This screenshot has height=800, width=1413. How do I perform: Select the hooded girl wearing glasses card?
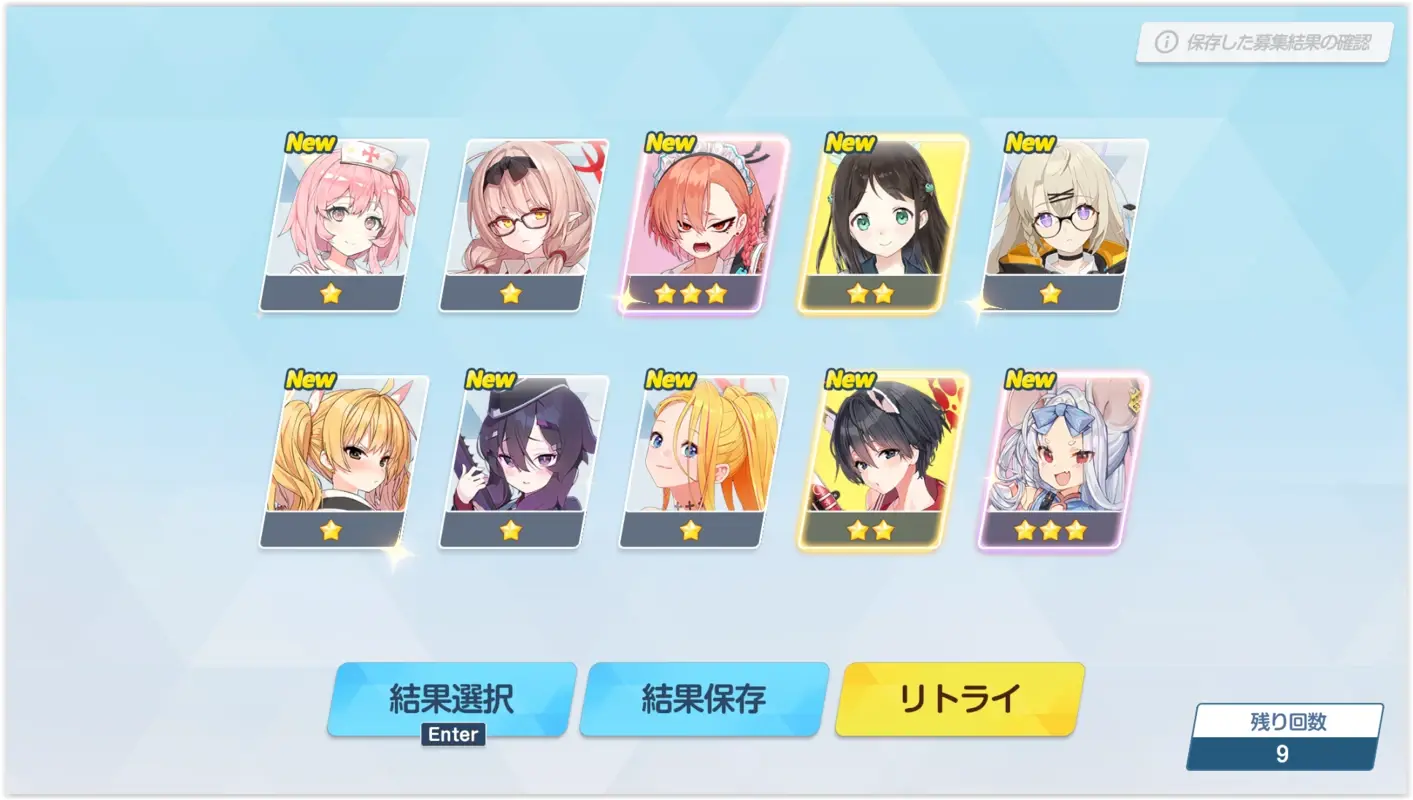click(x=1051, y=220)
